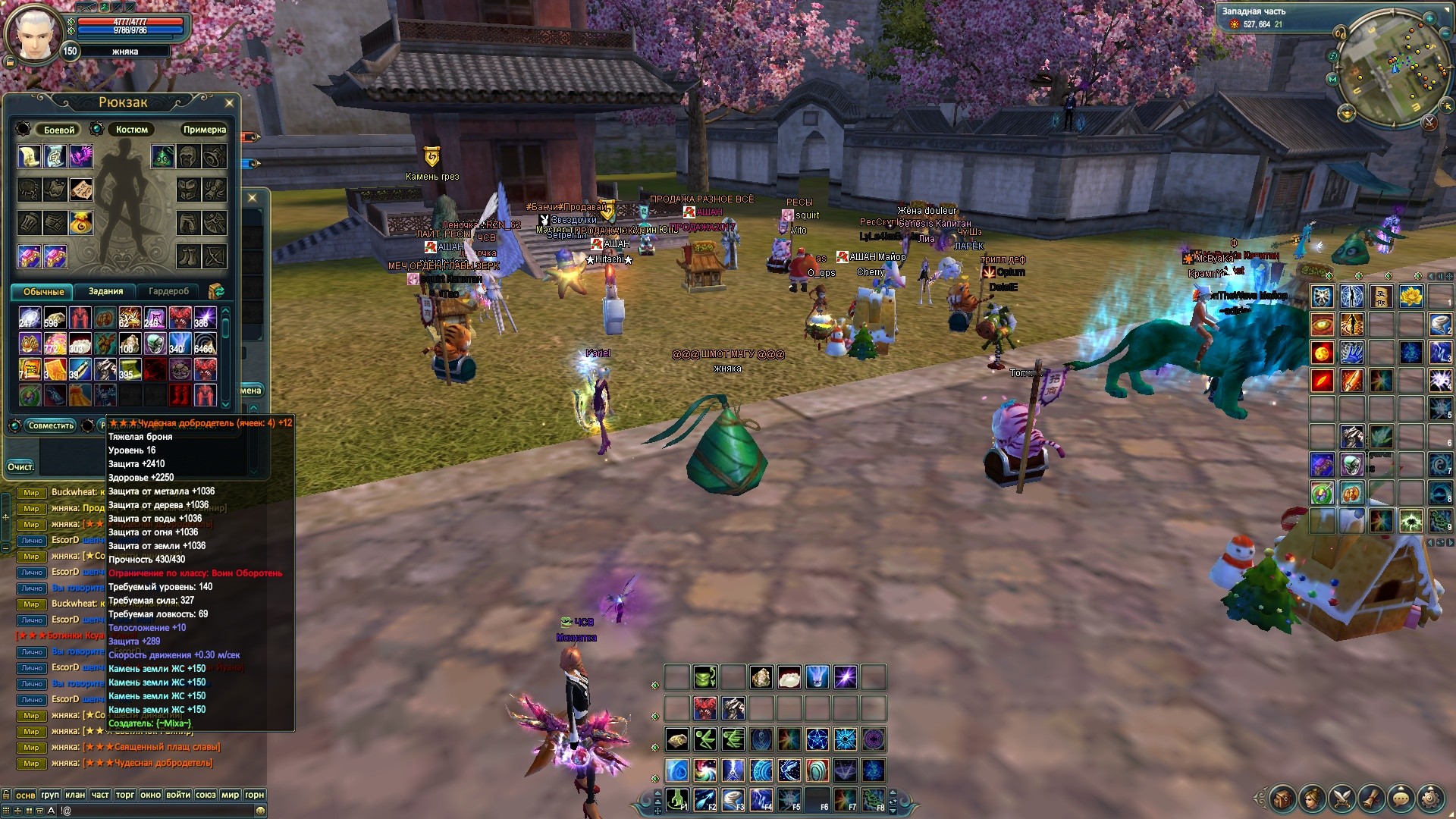This screenshot has width=1456, height=819.
Task: Open the chat emoji smiley picker
Action: pos(260,811)
